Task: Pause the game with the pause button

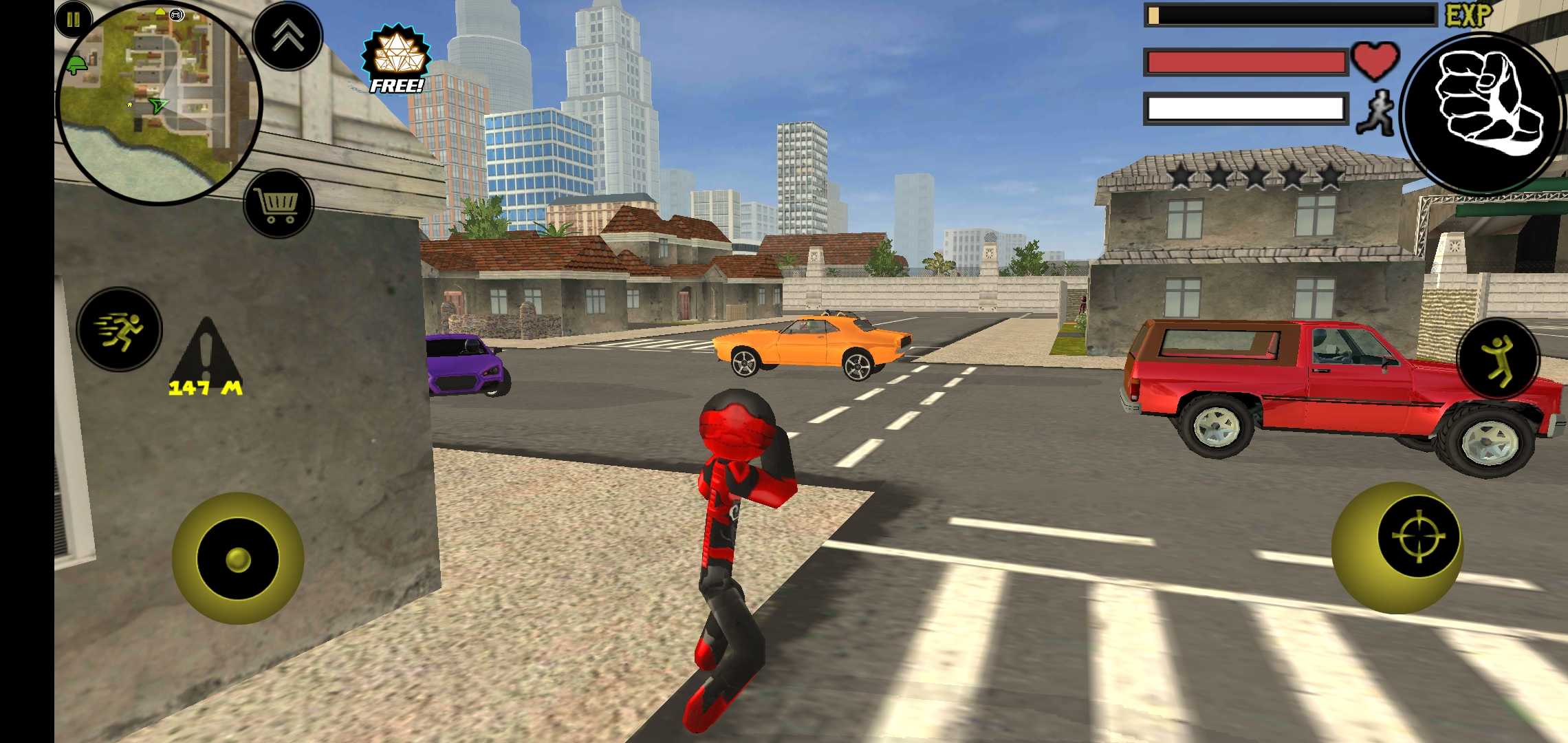Action: click(x=73, y=20)
